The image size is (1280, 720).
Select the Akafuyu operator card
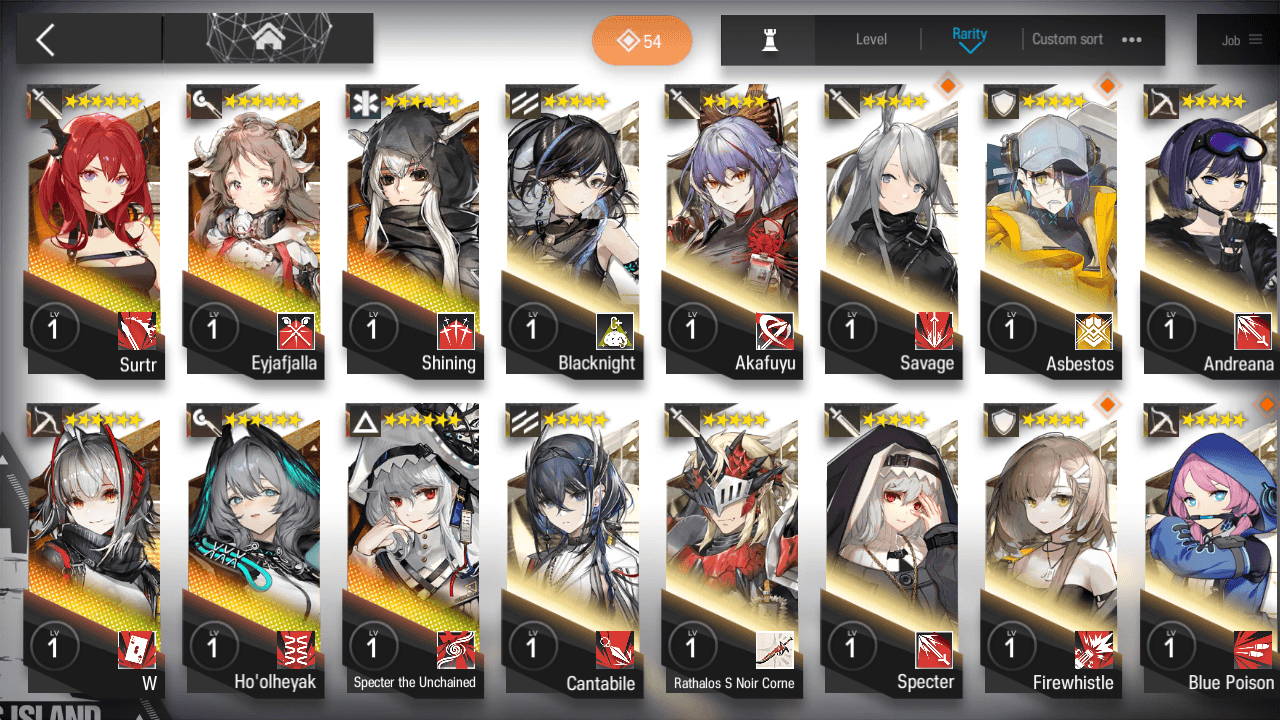click(732, 230)
